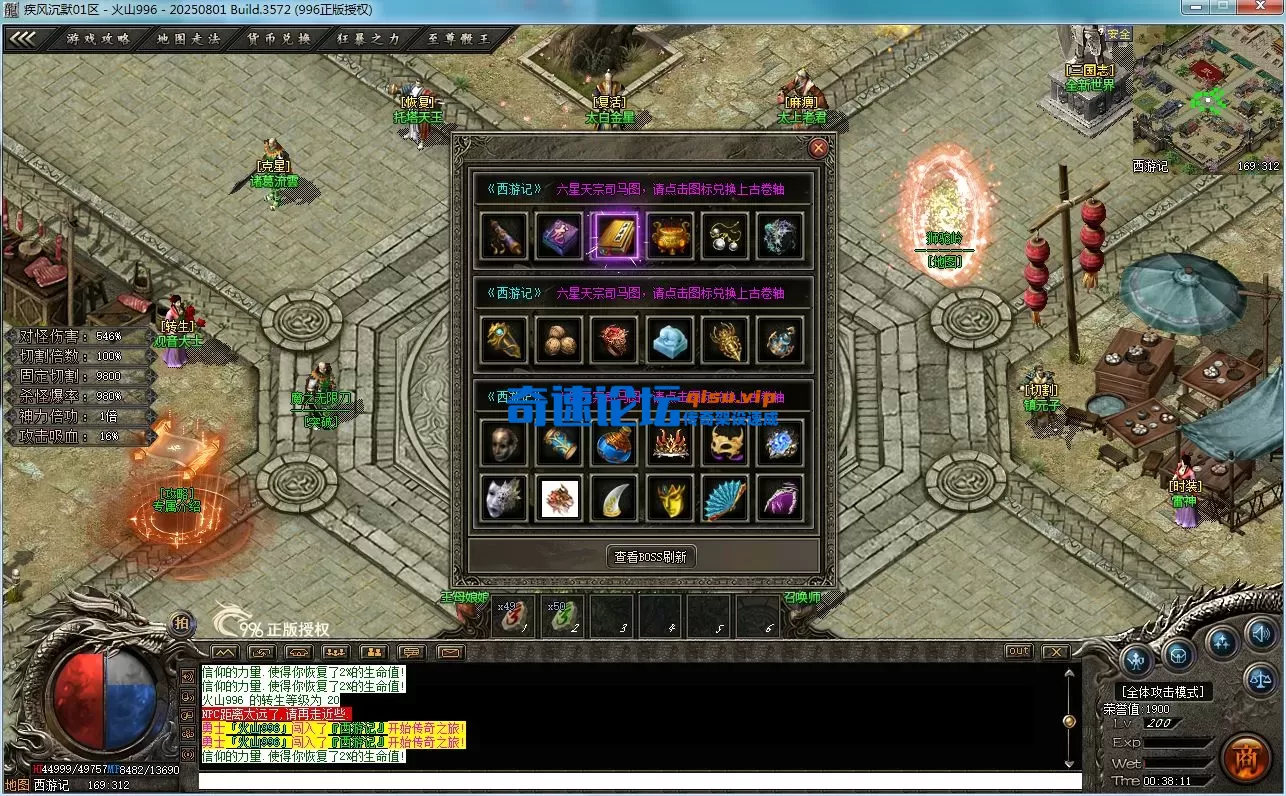The width and height of the screenshot is (1286, 796).
Task: Open the 地图走法 menu
Action: [x=188, y=39]
